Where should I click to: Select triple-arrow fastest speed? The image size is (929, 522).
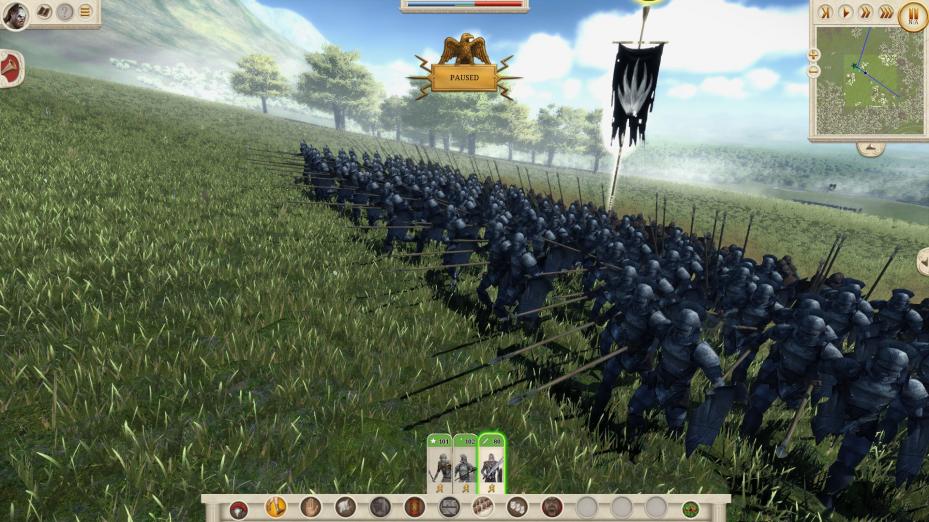886,13
